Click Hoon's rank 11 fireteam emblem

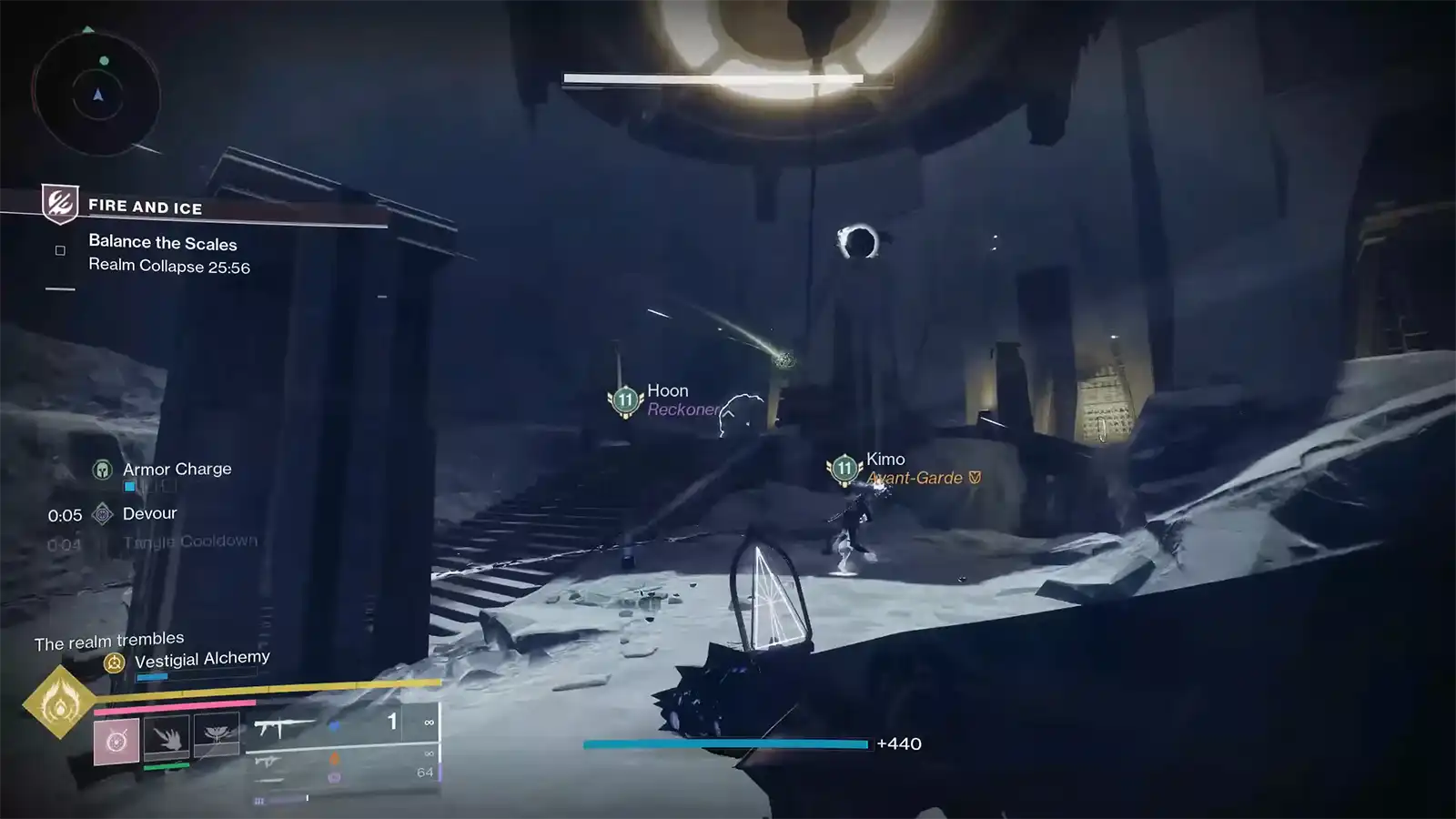[624, 399]
